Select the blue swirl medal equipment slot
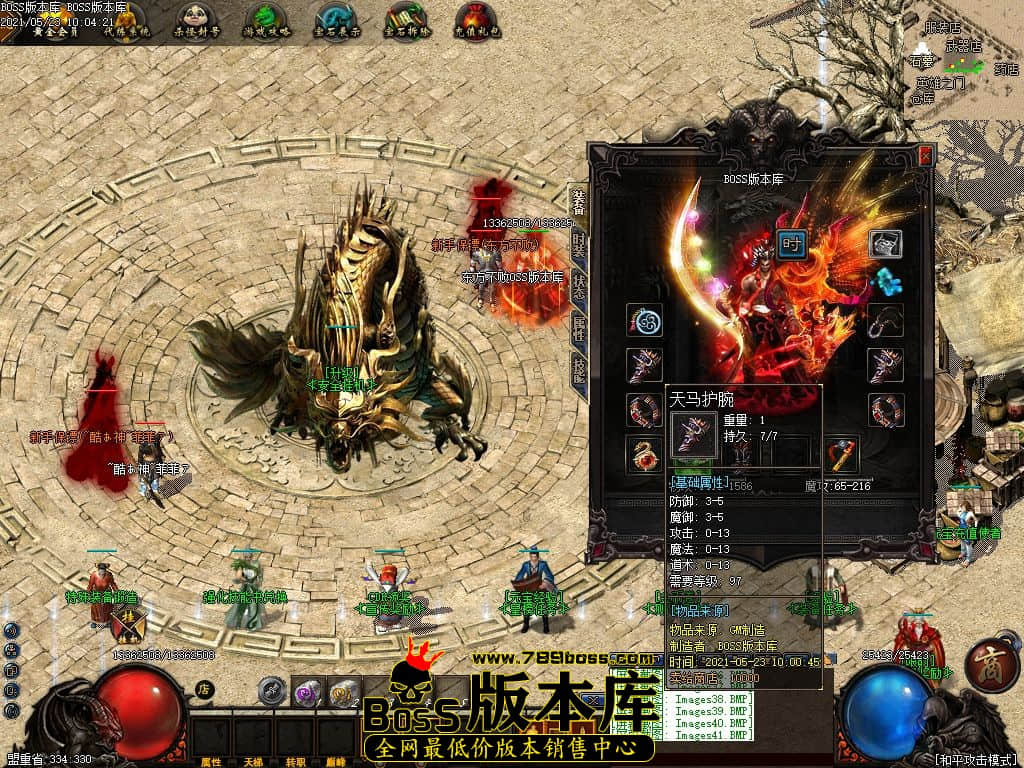Viewport: 1024px width, 768px height. [644, 321]
